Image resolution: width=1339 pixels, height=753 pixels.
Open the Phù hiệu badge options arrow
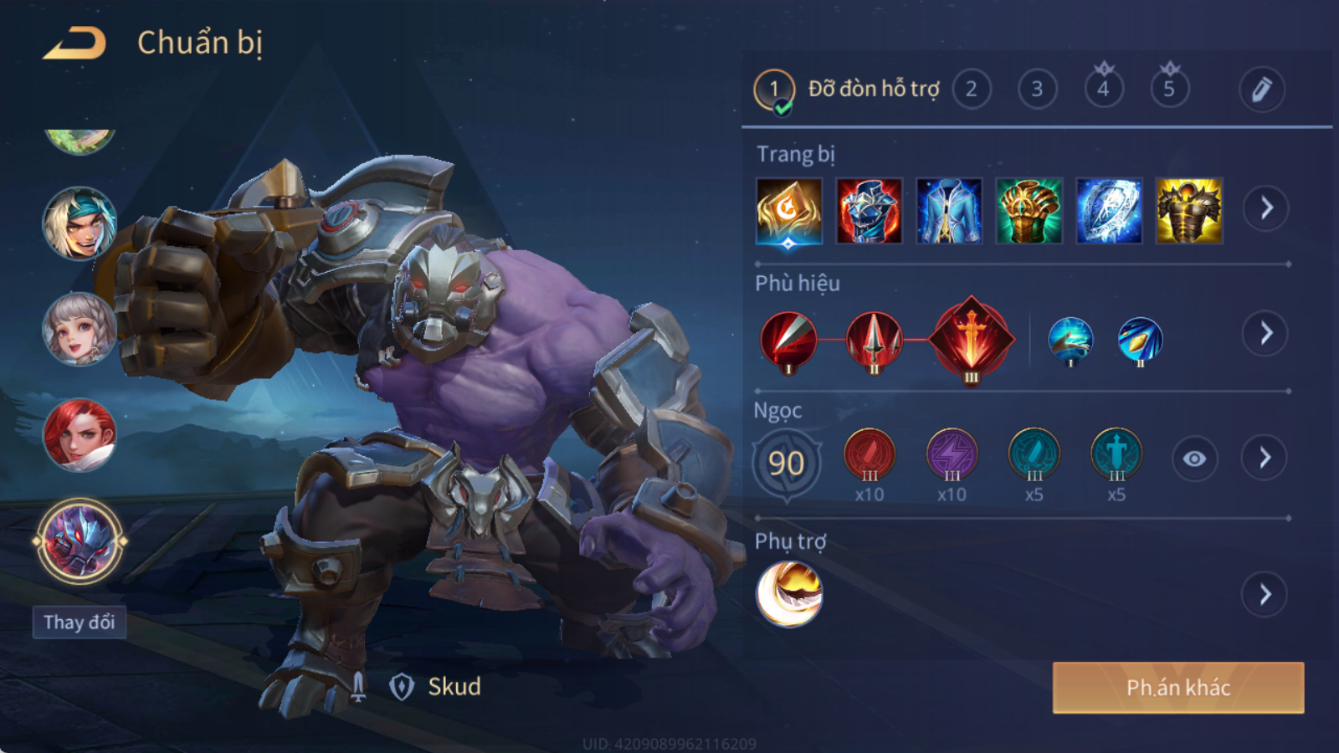click(x=1265, y=333)
